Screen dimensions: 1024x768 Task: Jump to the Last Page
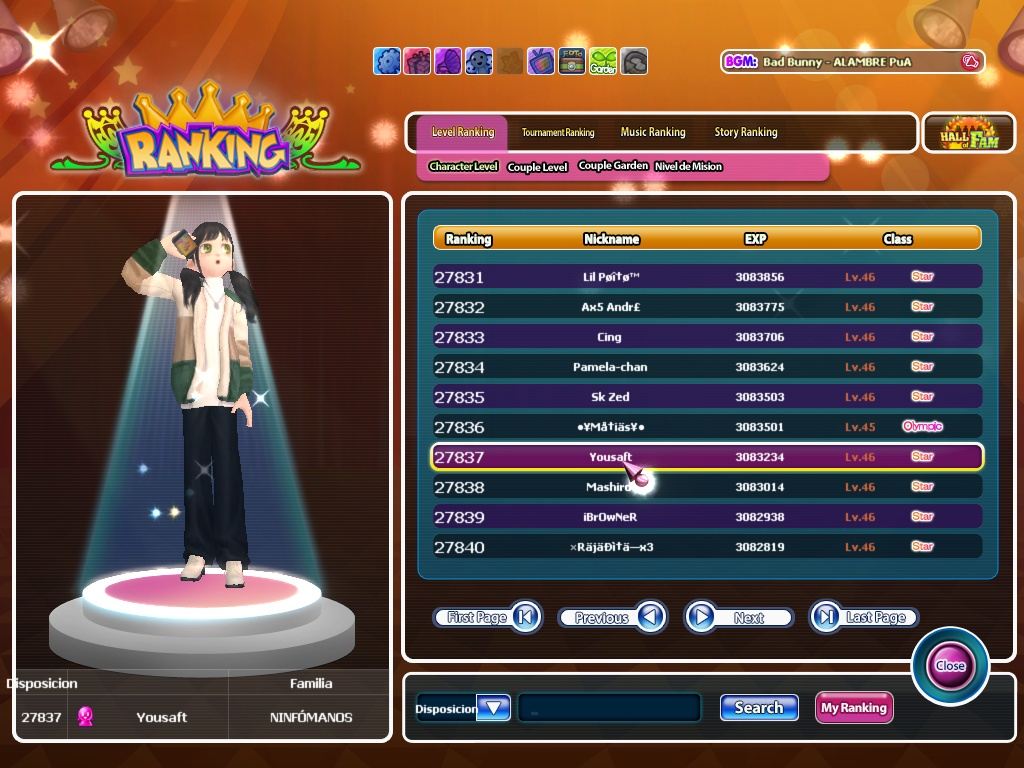[x=864, y=617]
